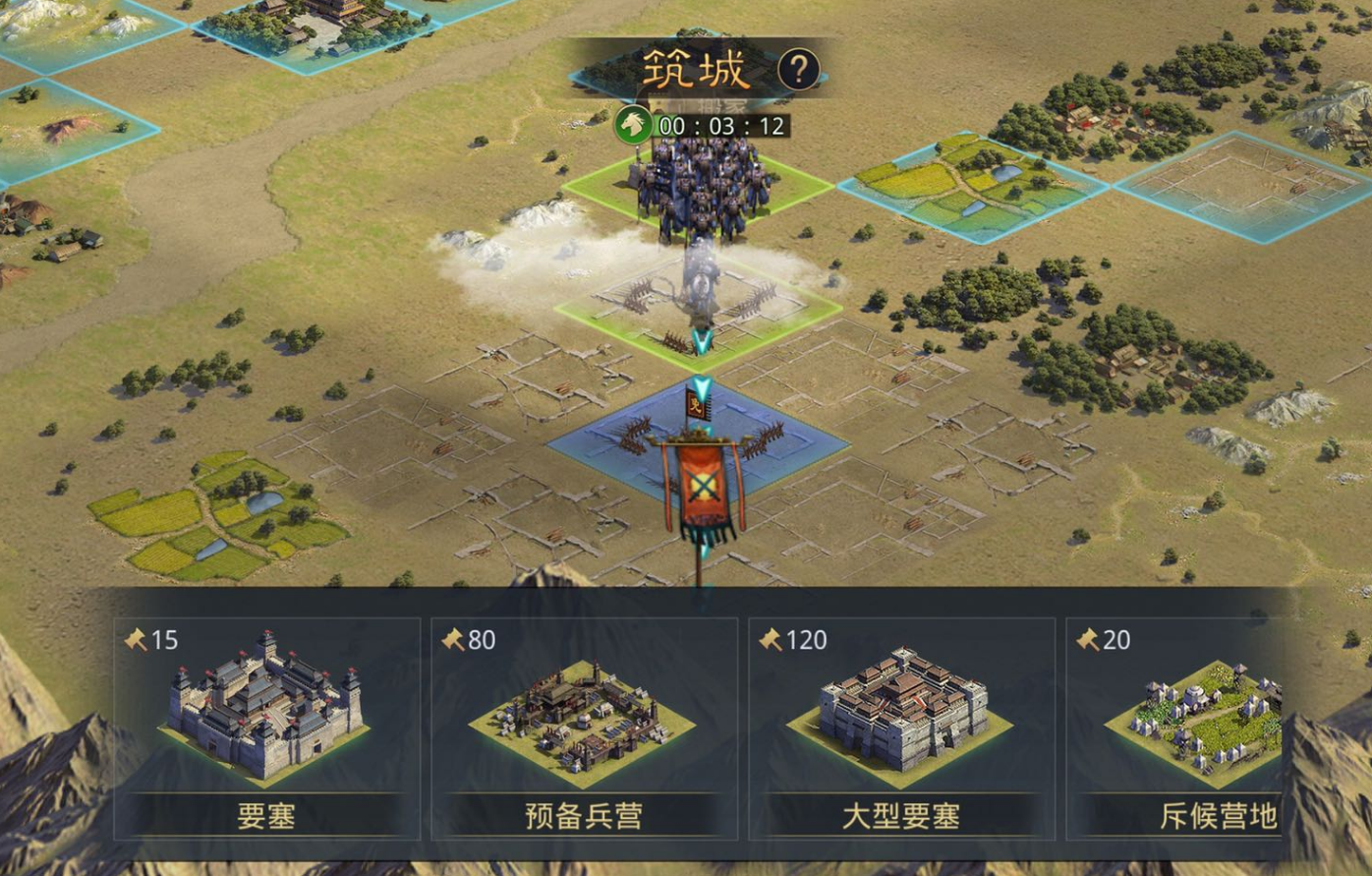
Task: Open the 筑城 help question mark icon
Action: tap(798, 69)
